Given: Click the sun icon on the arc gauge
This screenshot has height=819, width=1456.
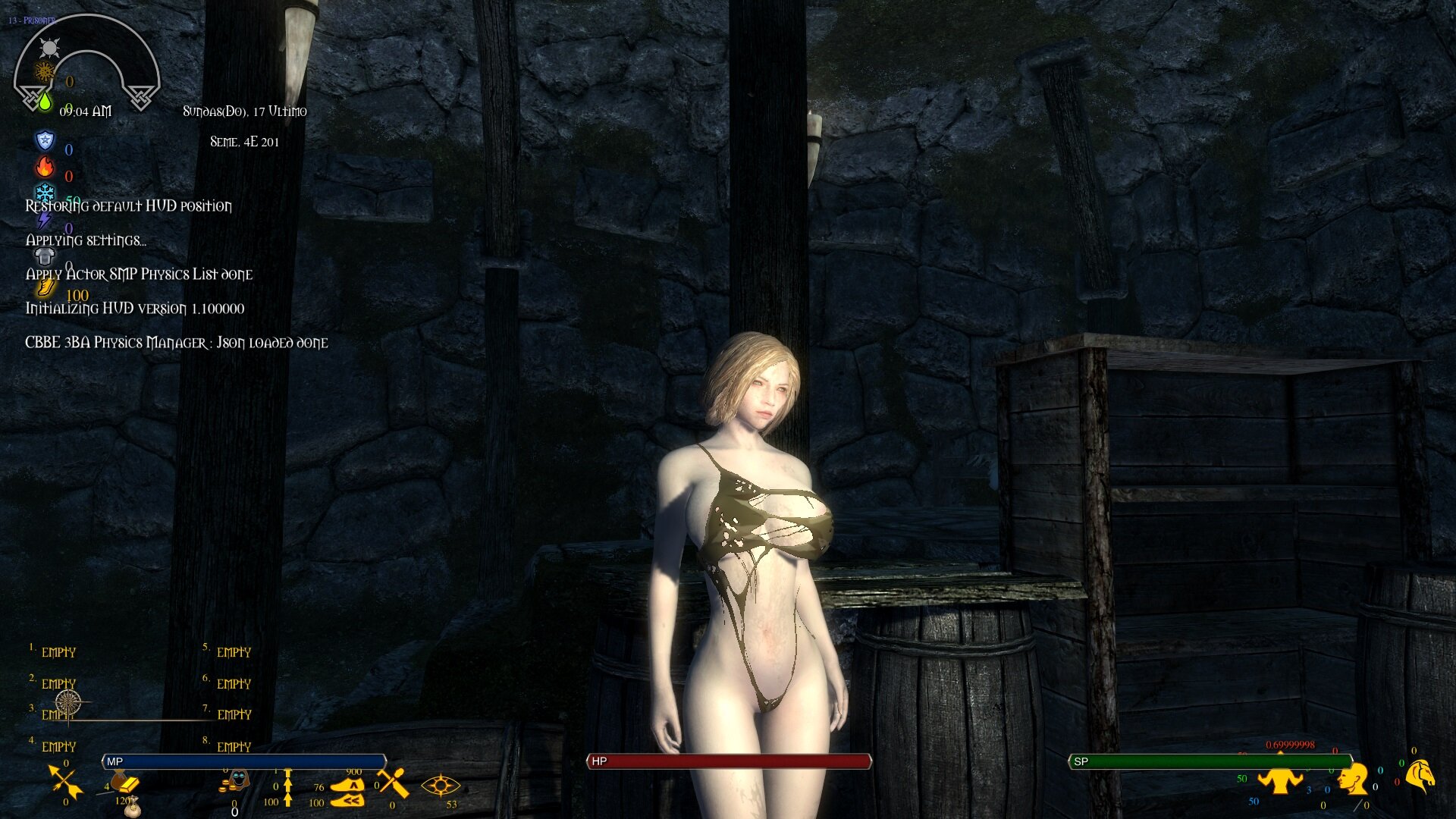Looking at the screenshot, I should coord(50,49).
